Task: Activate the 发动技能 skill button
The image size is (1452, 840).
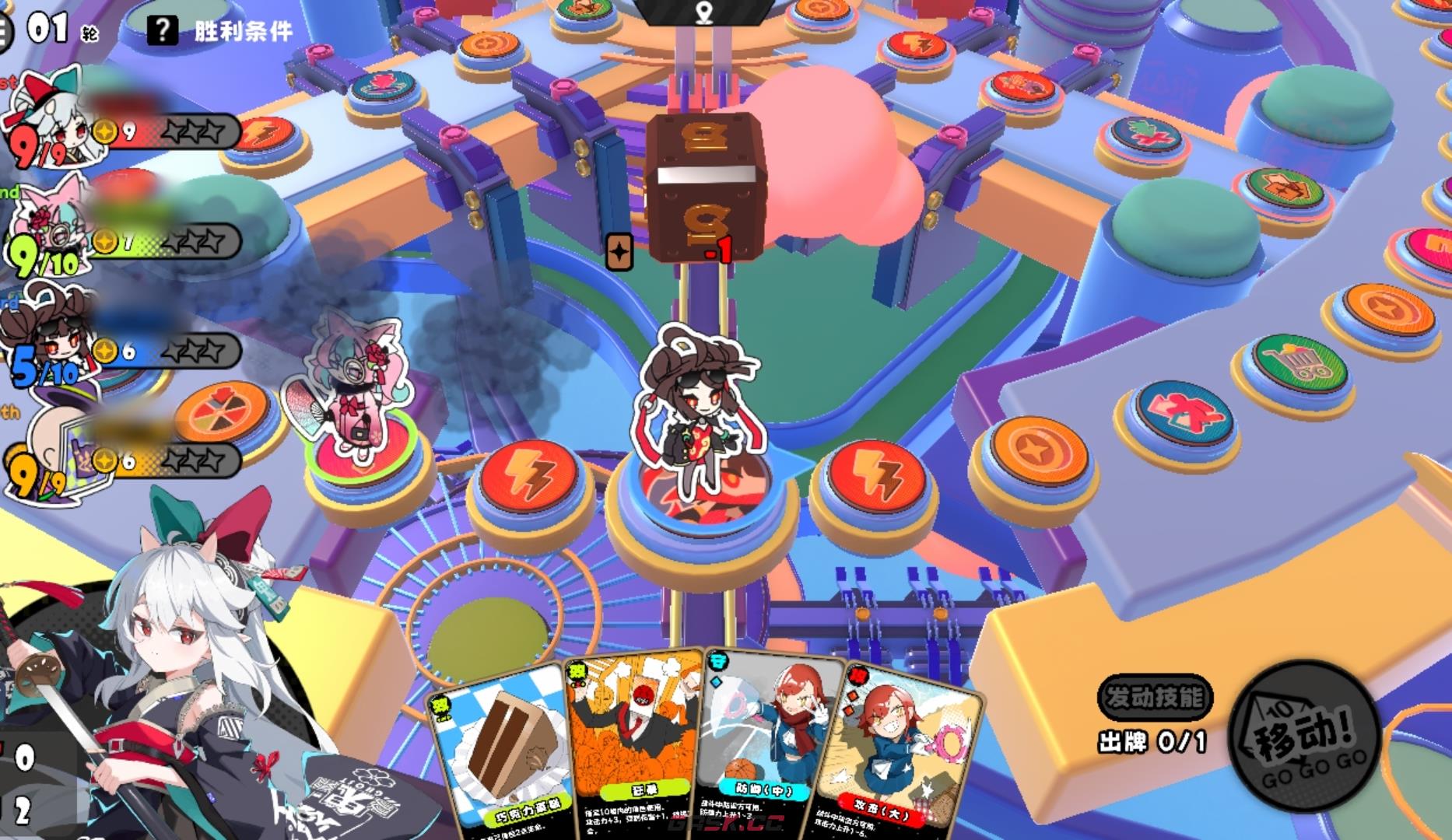Action: coord(1155,697)
